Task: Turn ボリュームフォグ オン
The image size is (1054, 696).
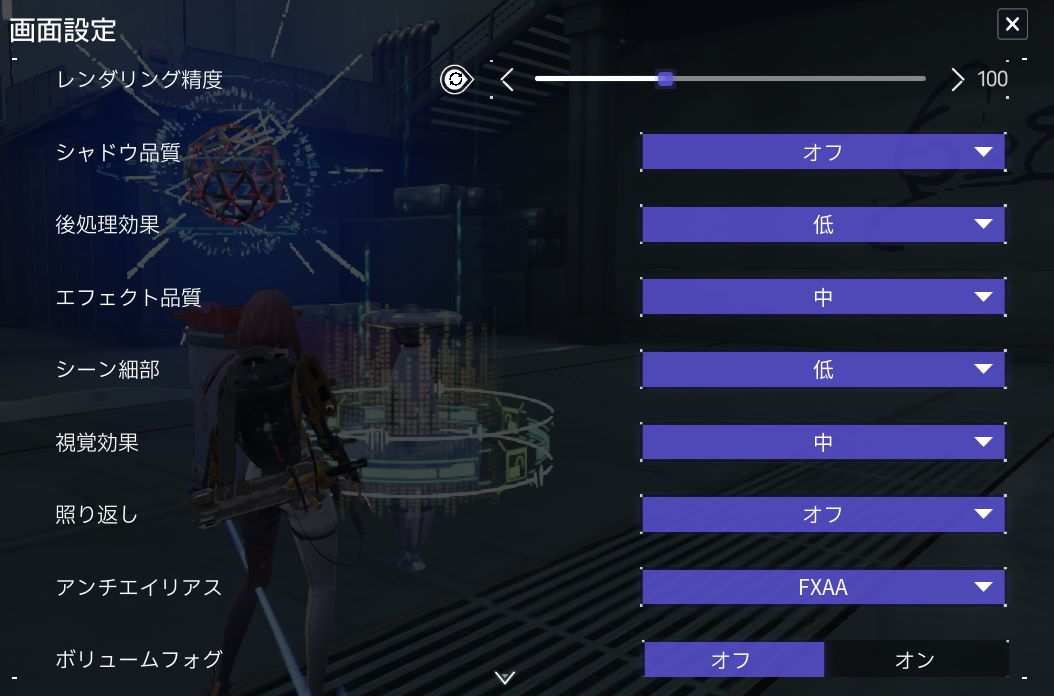Action: pyautogui.click(x=915, y=660)
